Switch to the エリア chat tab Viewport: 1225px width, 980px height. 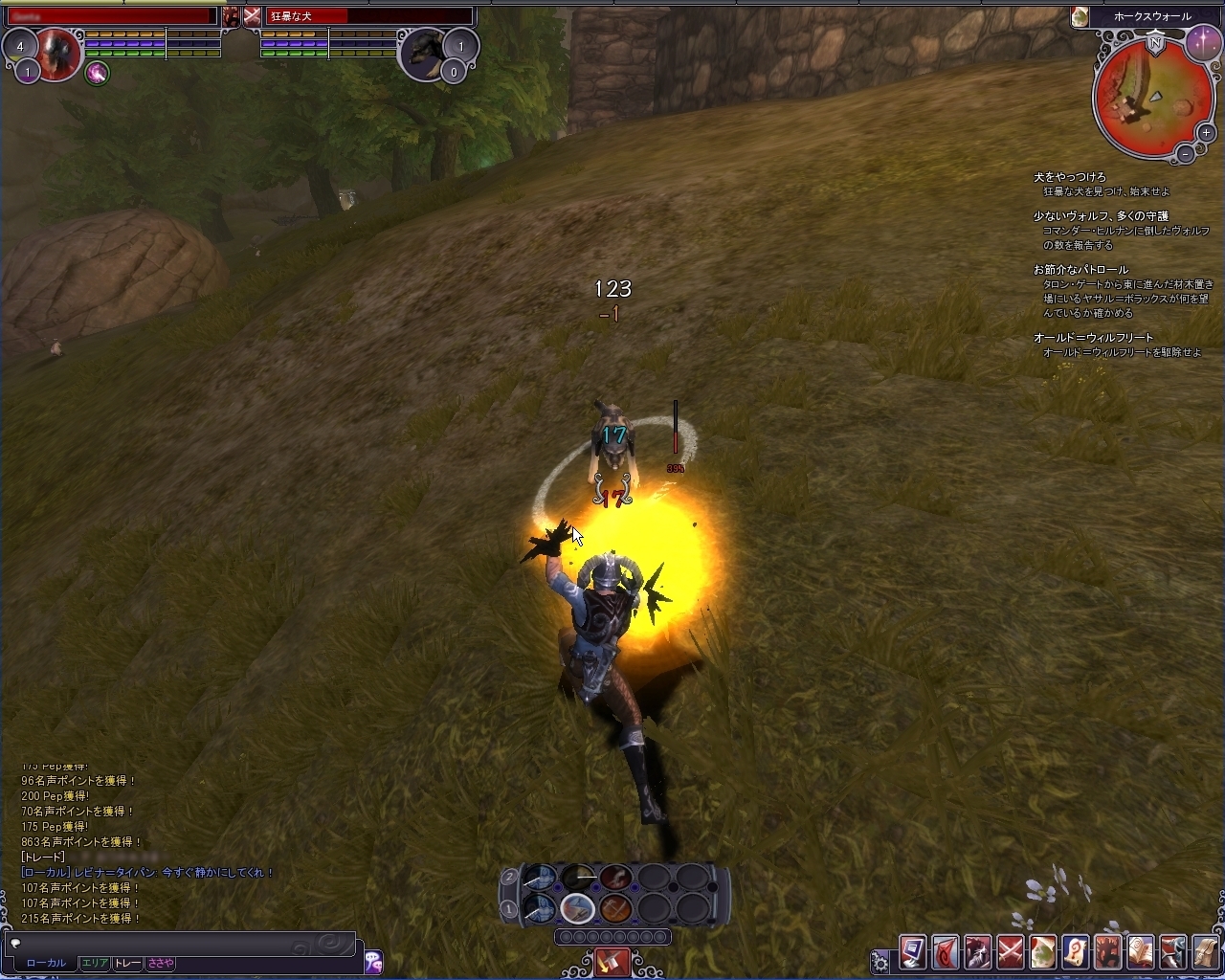[x=94, y=963]
